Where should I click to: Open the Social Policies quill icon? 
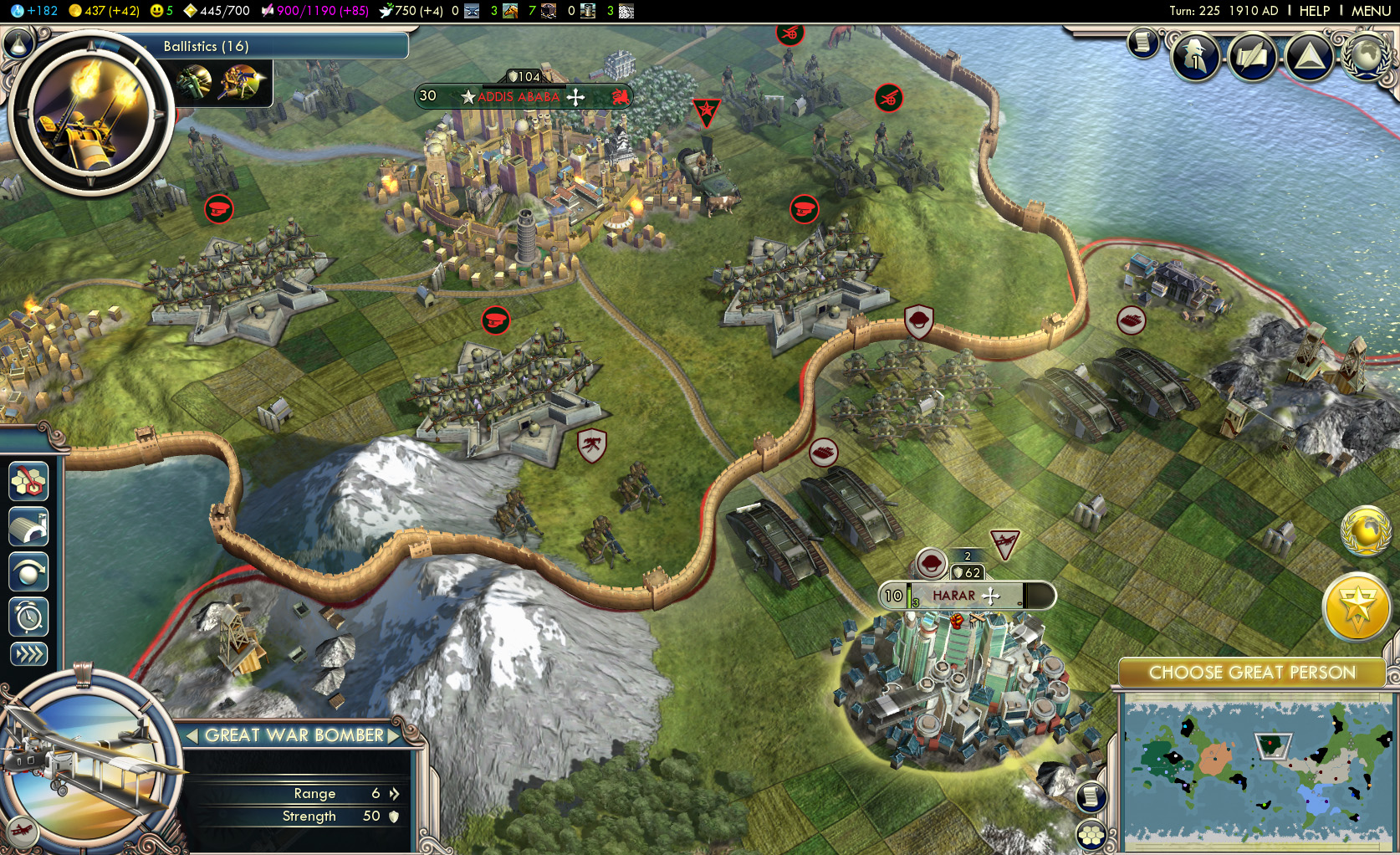(1252, 57)
